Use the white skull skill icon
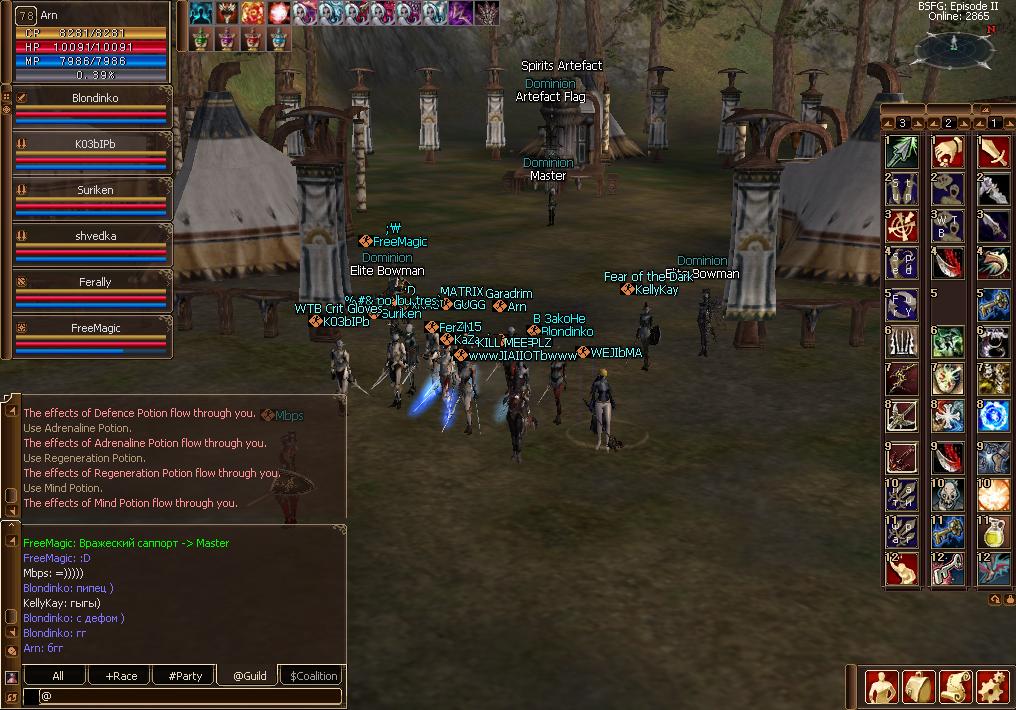 [x=947, y=493]
